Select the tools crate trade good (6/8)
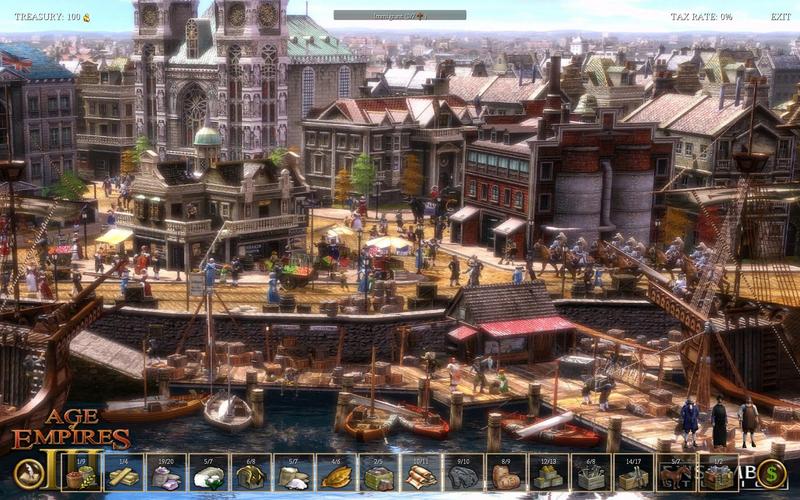The image size is (800, 500). coord(590,473)
